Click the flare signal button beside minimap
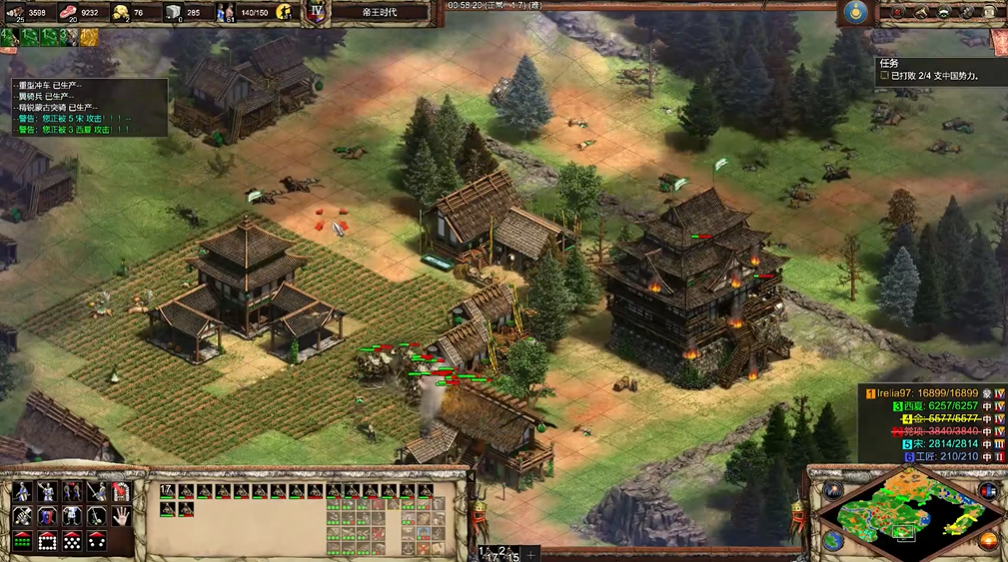The image size is (1008, 562). tap(832, 489)
